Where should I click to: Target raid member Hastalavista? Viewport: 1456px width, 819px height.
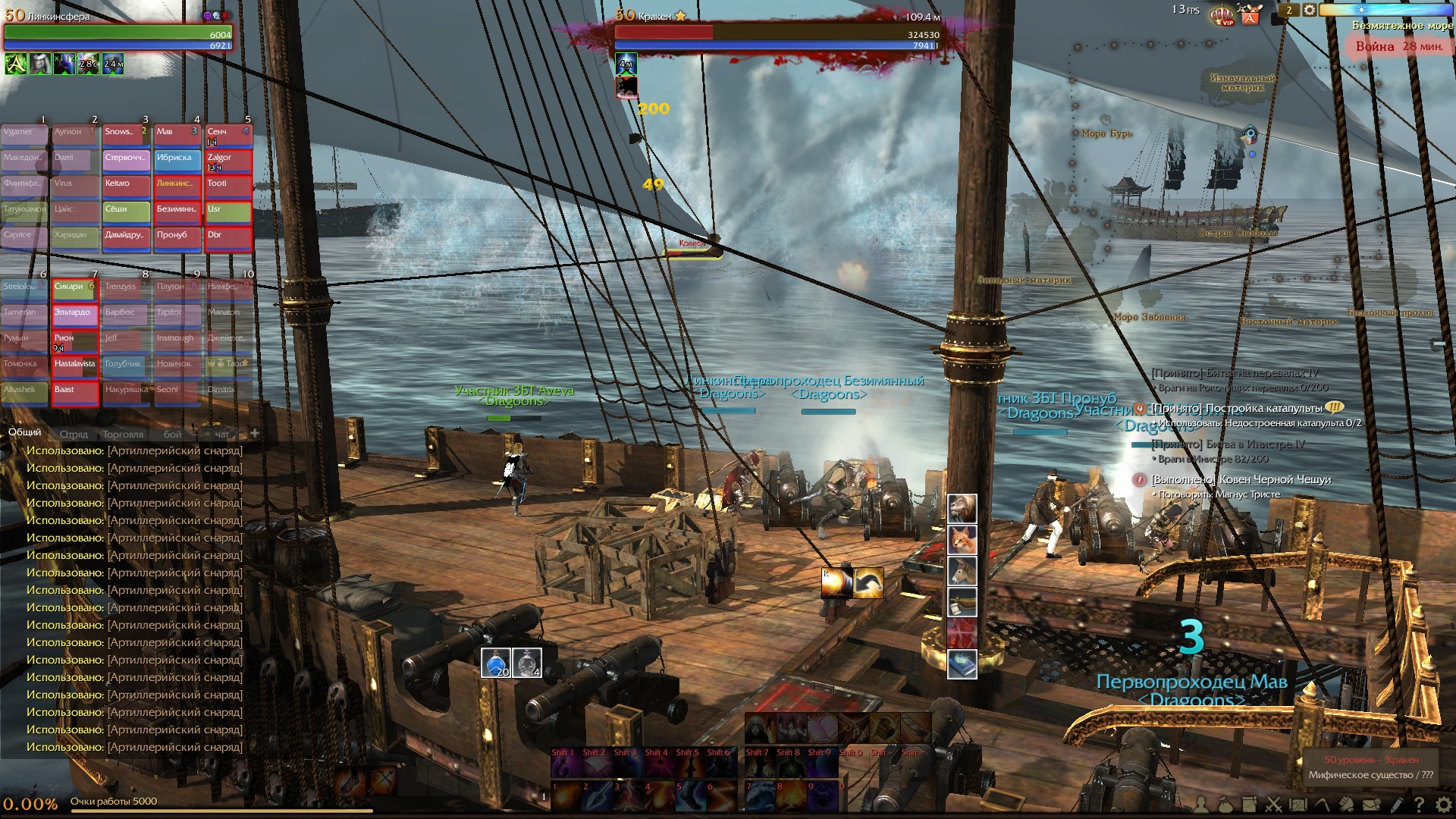point(75,366)
